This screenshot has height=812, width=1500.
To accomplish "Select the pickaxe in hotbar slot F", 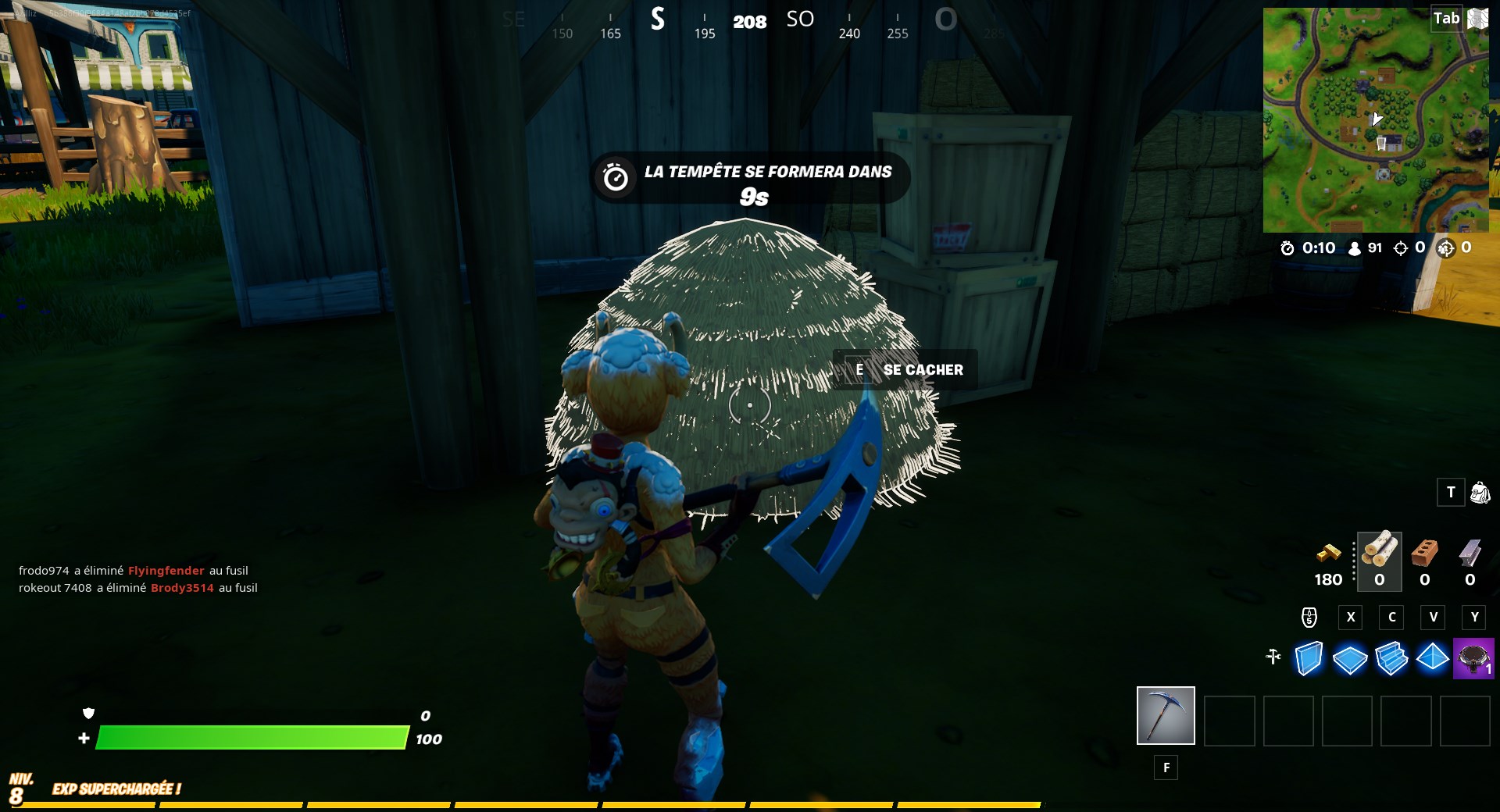I will click(1165, 715).
